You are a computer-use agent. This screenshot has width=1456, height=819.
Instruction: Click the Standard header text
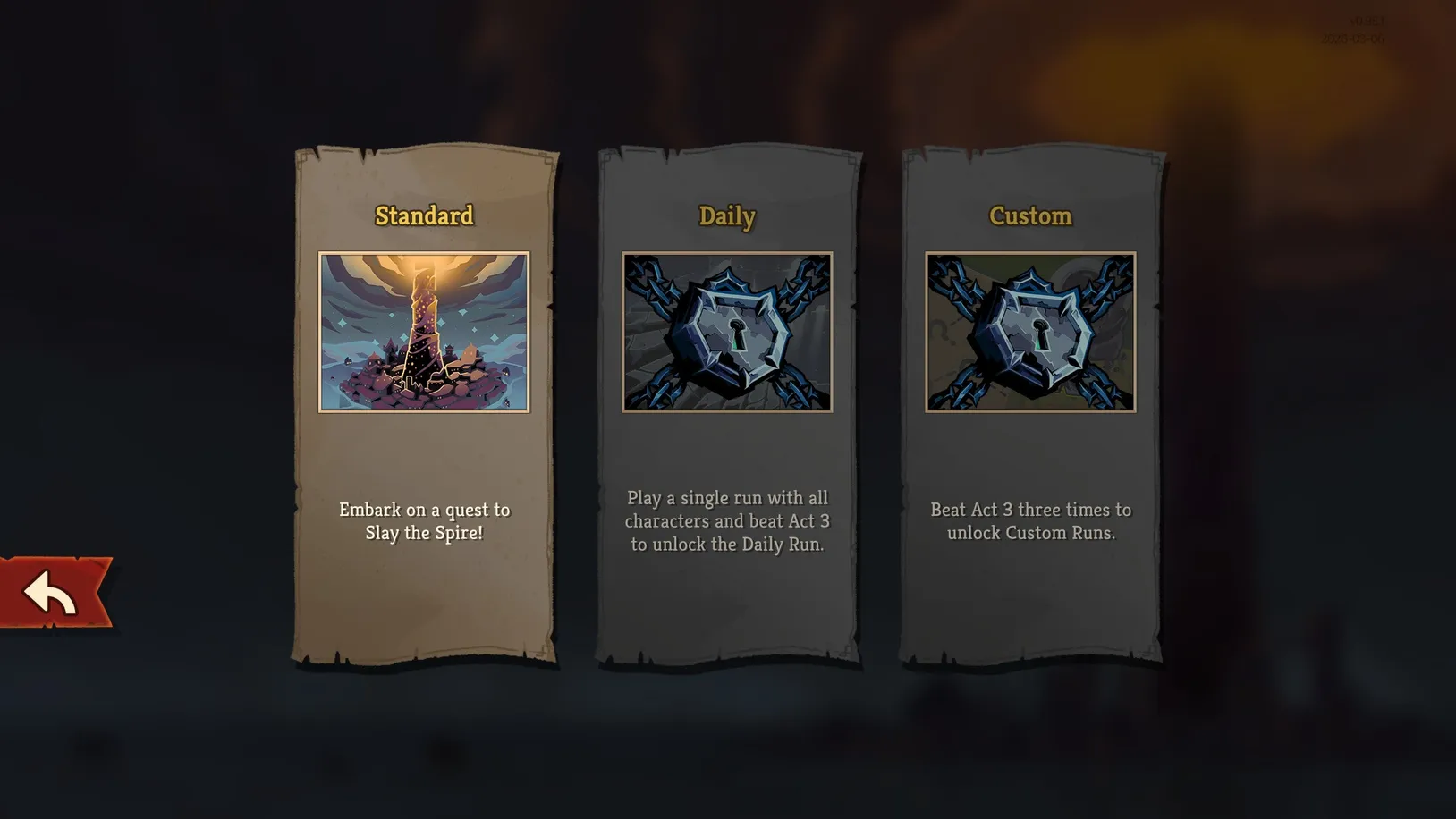tap(424, 215)
